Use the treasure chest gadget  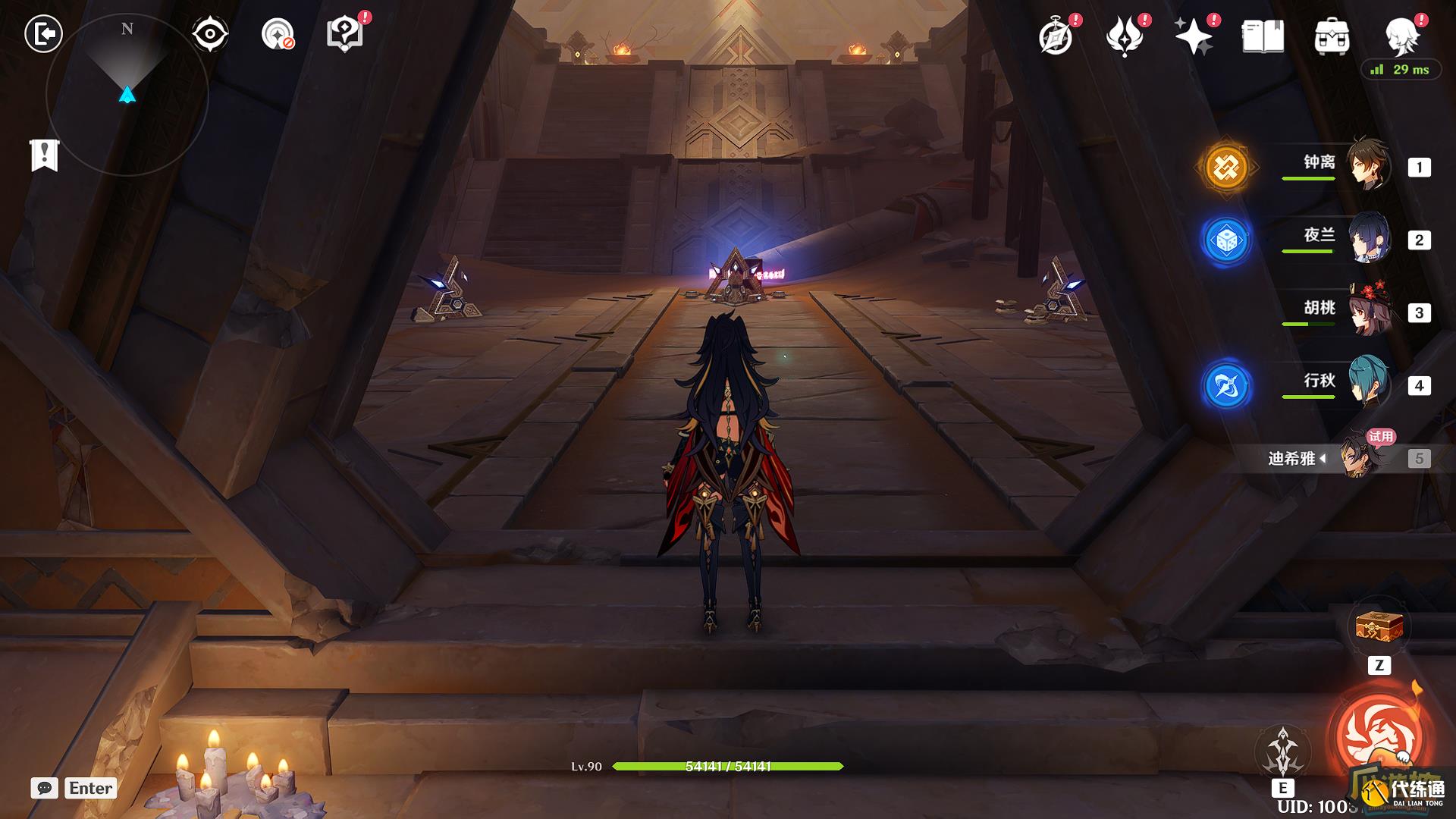point(1379,628)
